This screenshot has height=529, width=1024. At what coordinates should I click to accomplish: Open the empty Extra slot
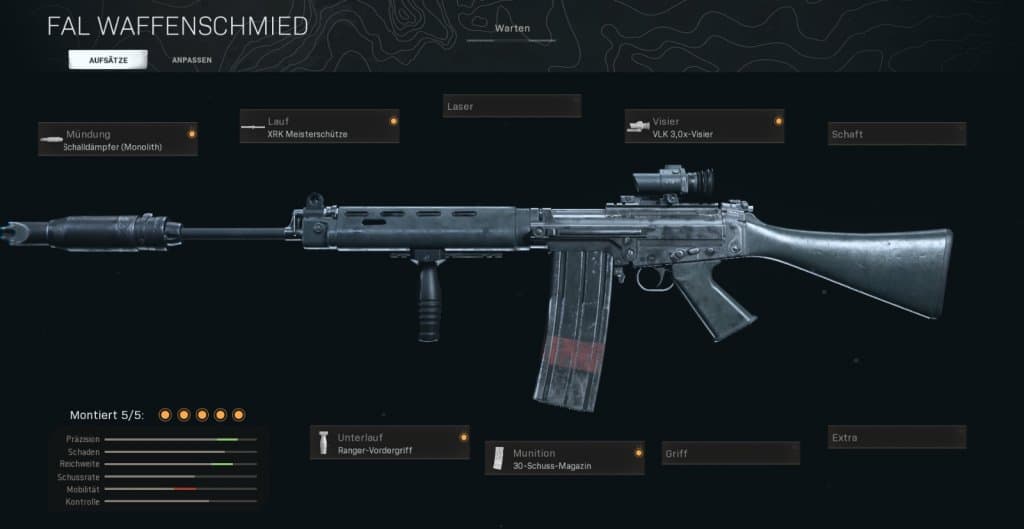(x=897, y=438)
